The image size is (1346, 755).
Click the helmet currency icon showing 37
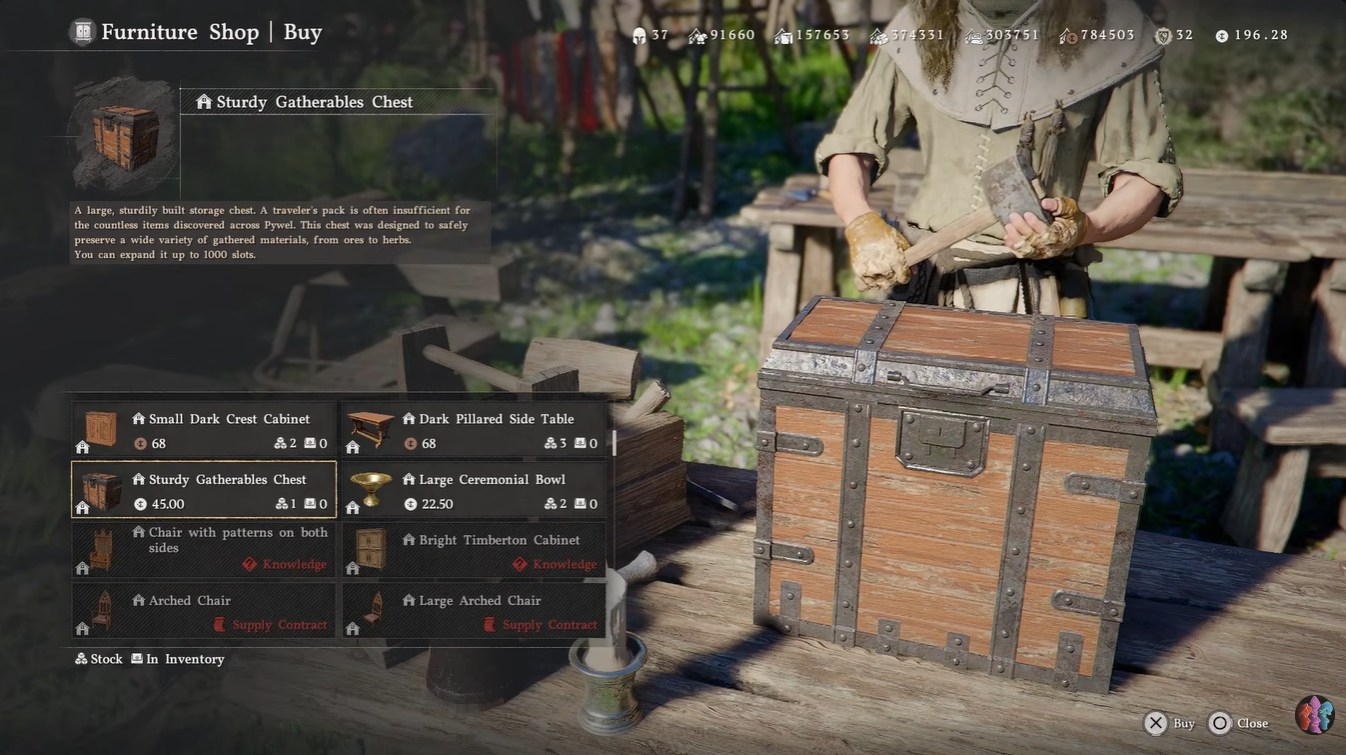pyautogui.click(x=641, y=34)
